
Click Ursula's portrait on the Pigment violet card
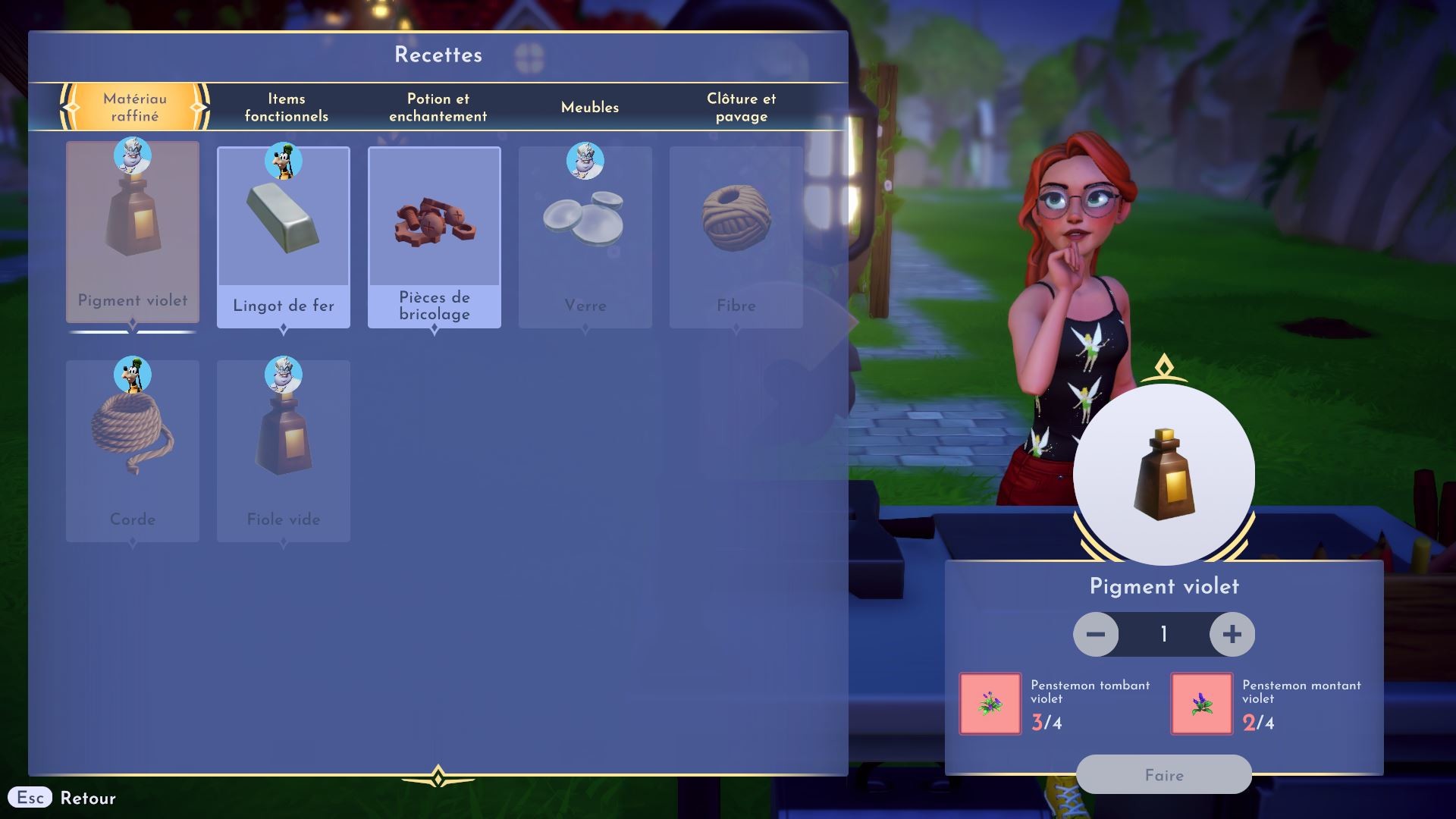[x=133, y=157]
